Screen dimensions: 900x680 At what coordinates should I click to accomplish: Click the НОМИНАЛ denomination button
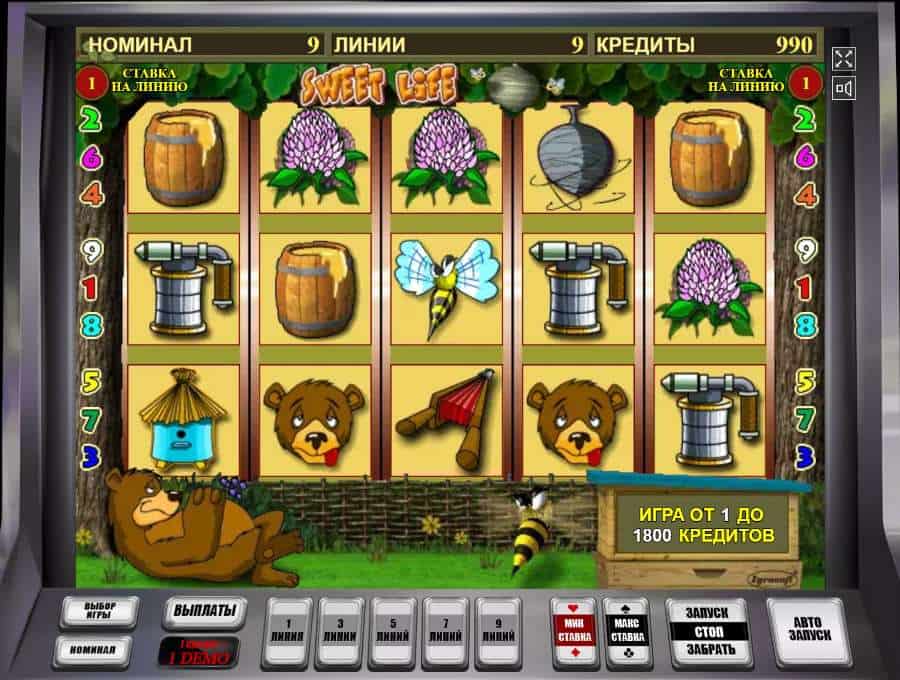click(99, 649)
